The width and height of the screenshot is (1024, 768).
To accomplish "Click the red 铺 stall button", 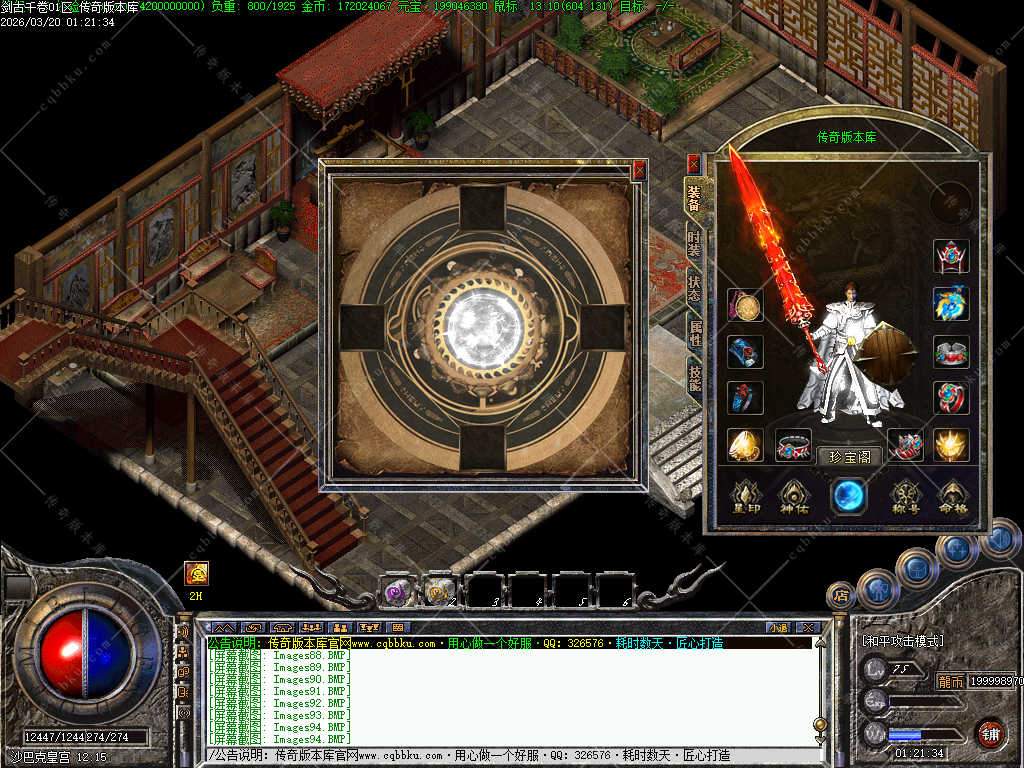I will click(990, 733).
